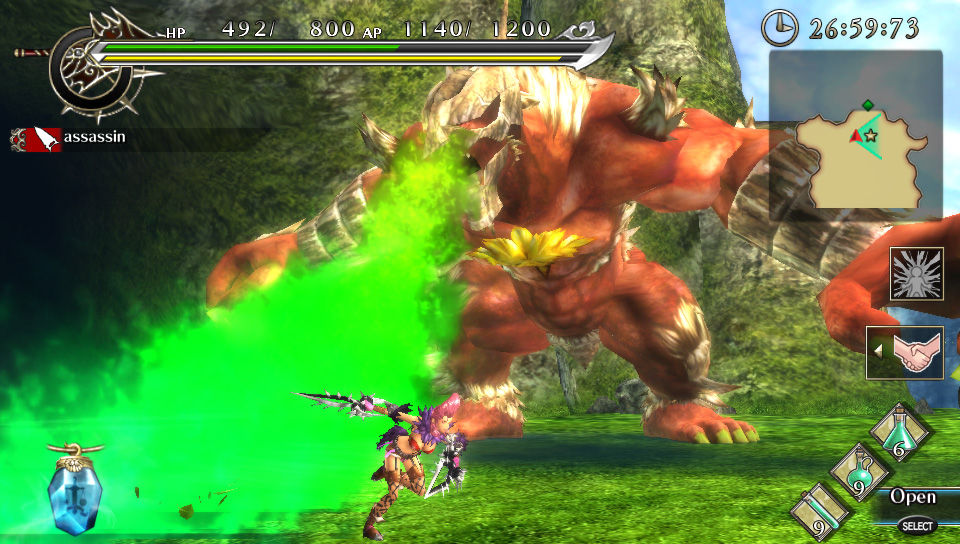Open the area minimap
Screen dimensions: 960x544
(856, 135)
